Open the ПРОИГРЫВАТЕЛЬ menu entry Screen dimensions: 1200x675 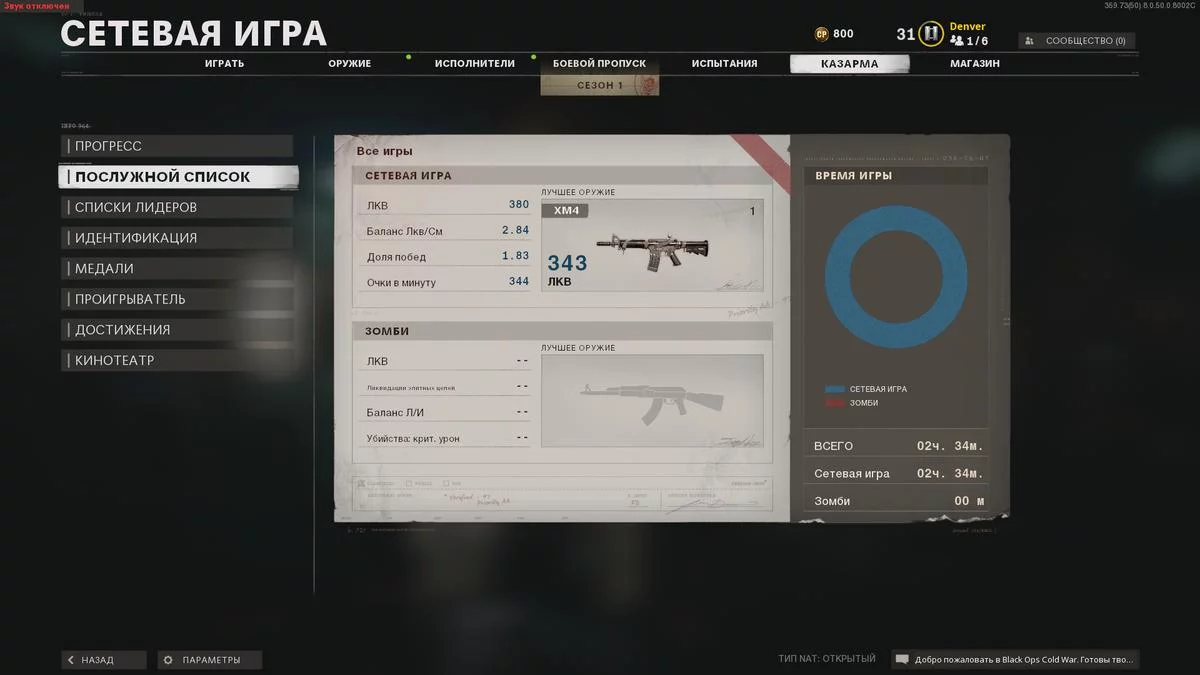(x=176, y=299)
